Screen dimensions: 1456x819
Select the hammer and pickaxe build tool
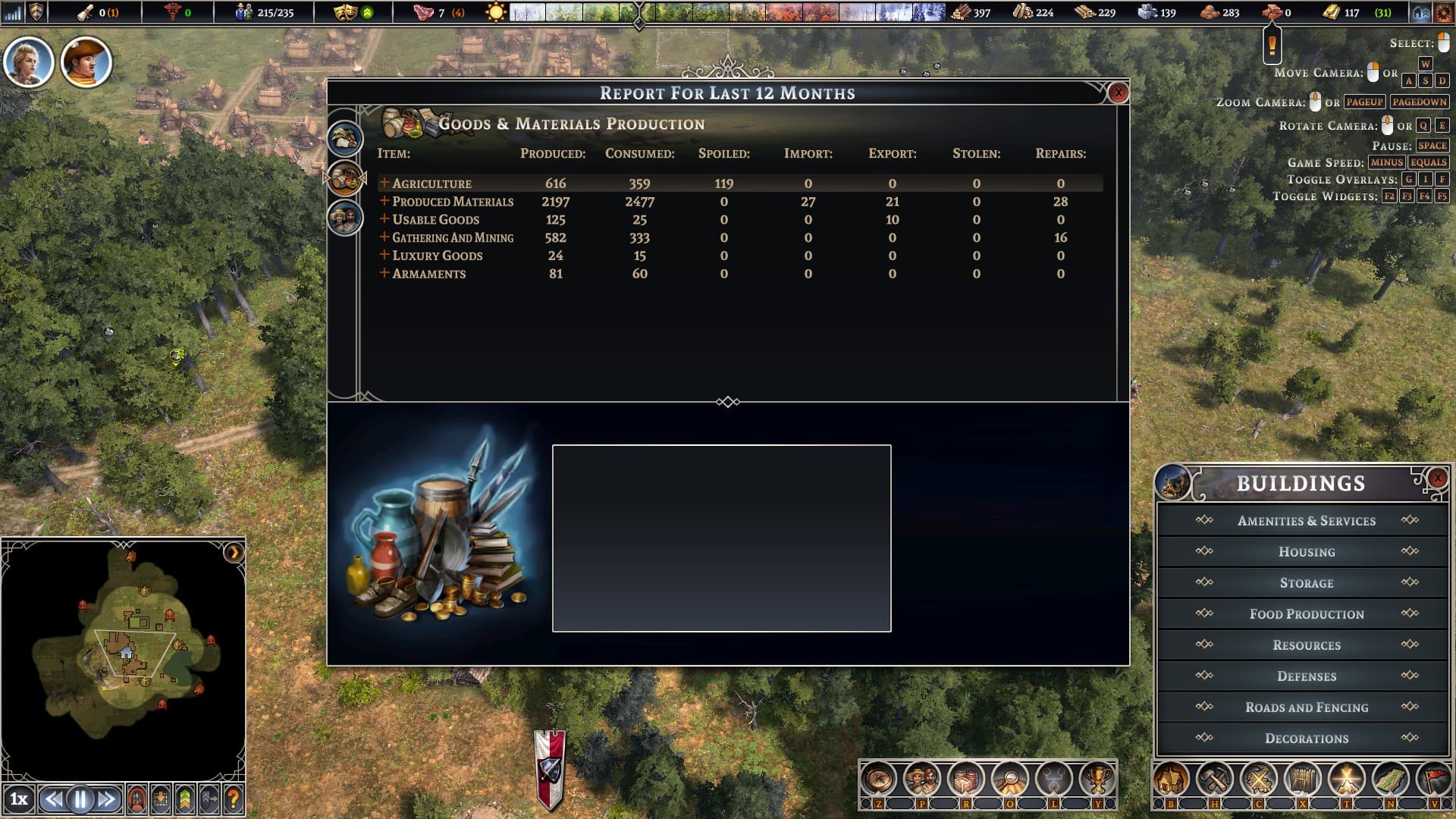(x=1215, y=779)
